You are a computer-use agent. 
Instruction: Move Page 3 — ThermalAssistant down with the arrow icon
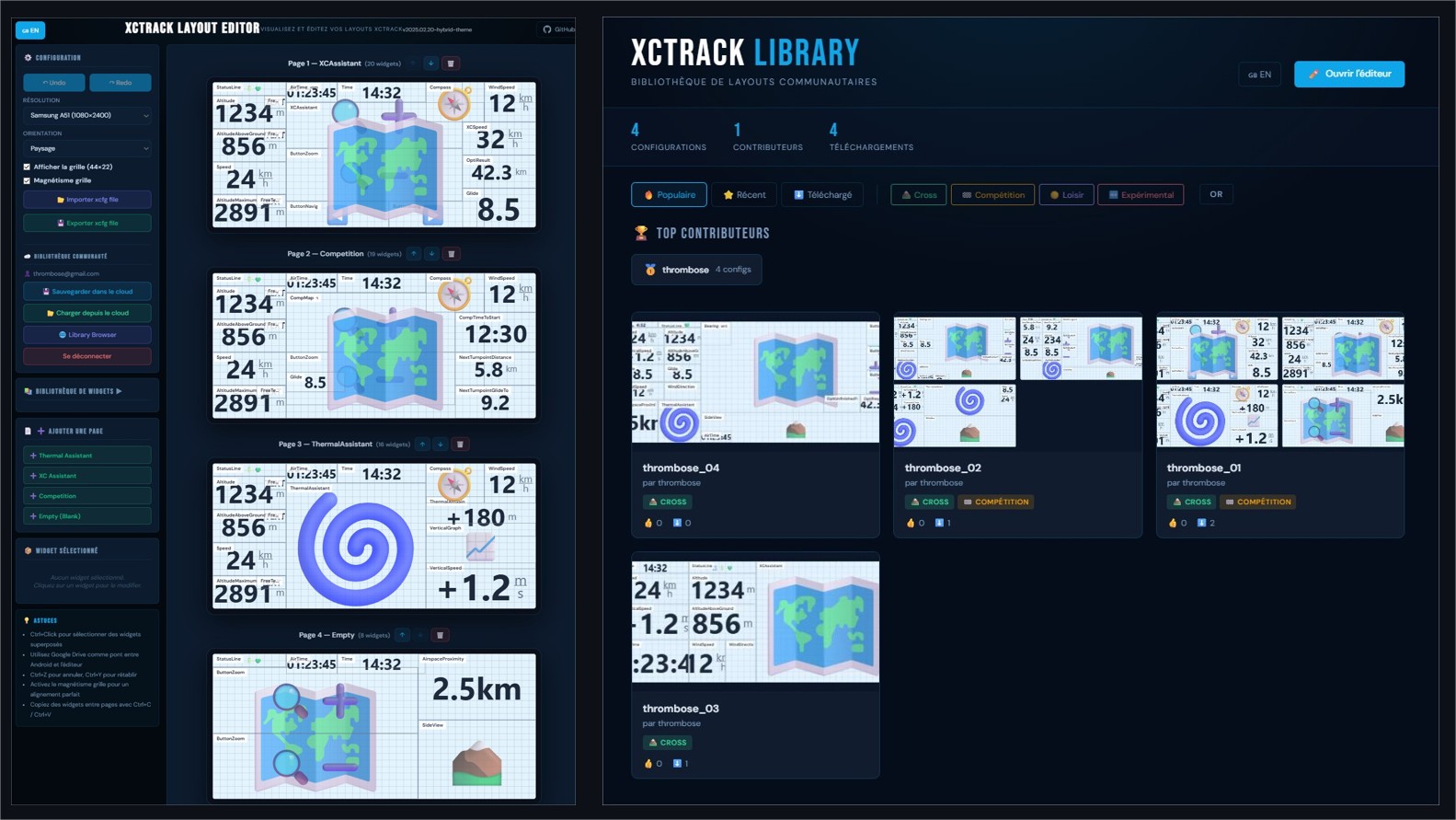440,444
